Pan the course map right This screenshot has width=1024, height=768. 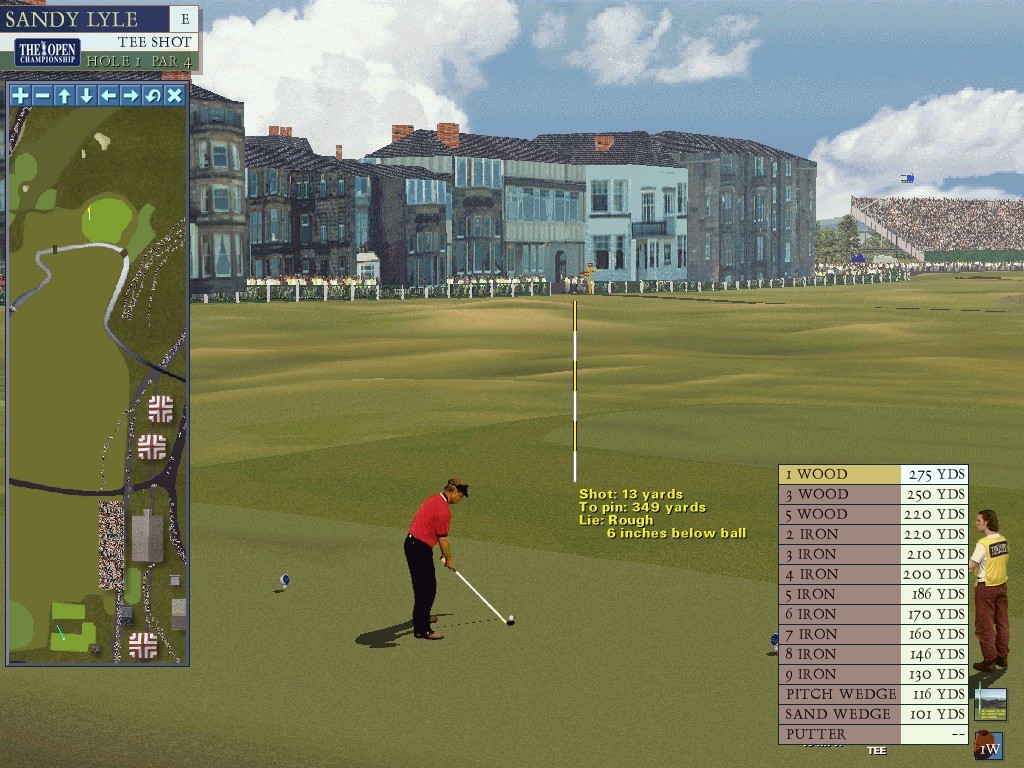click(x=130, y=96)
